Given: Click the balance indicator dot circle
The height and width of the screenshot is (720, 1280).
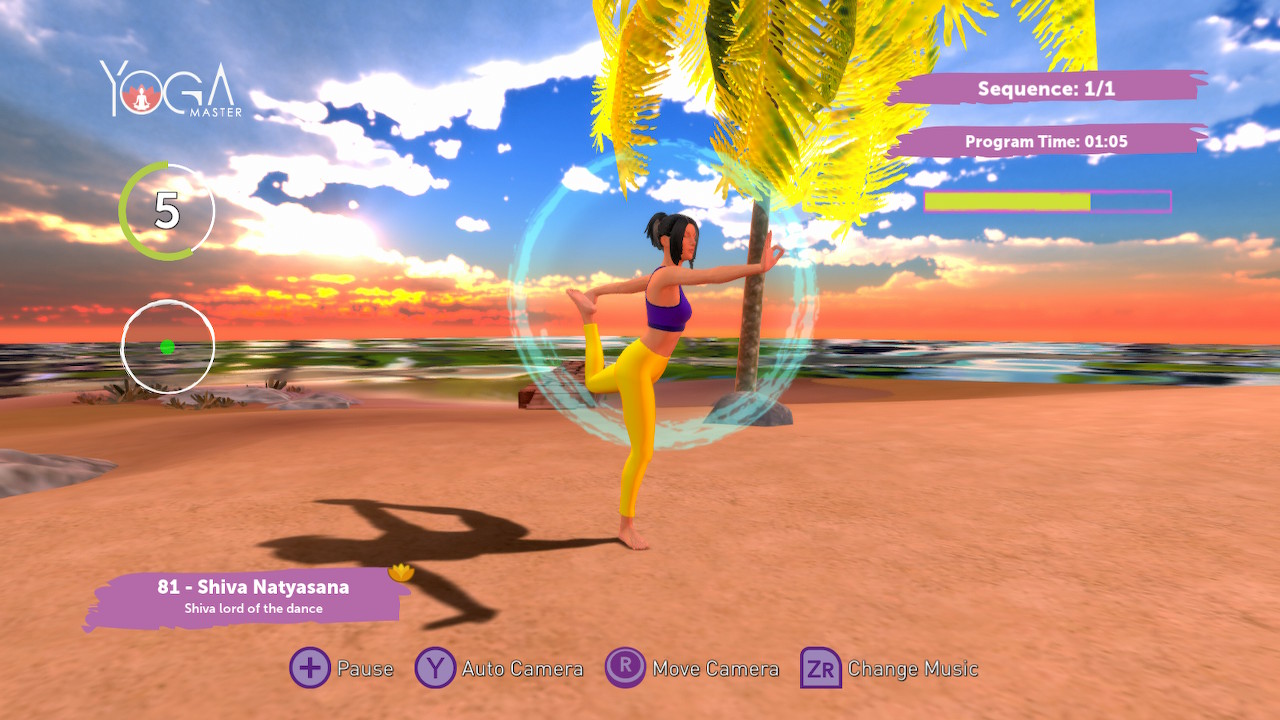Looking at the screenshot, I should (168, 345).
